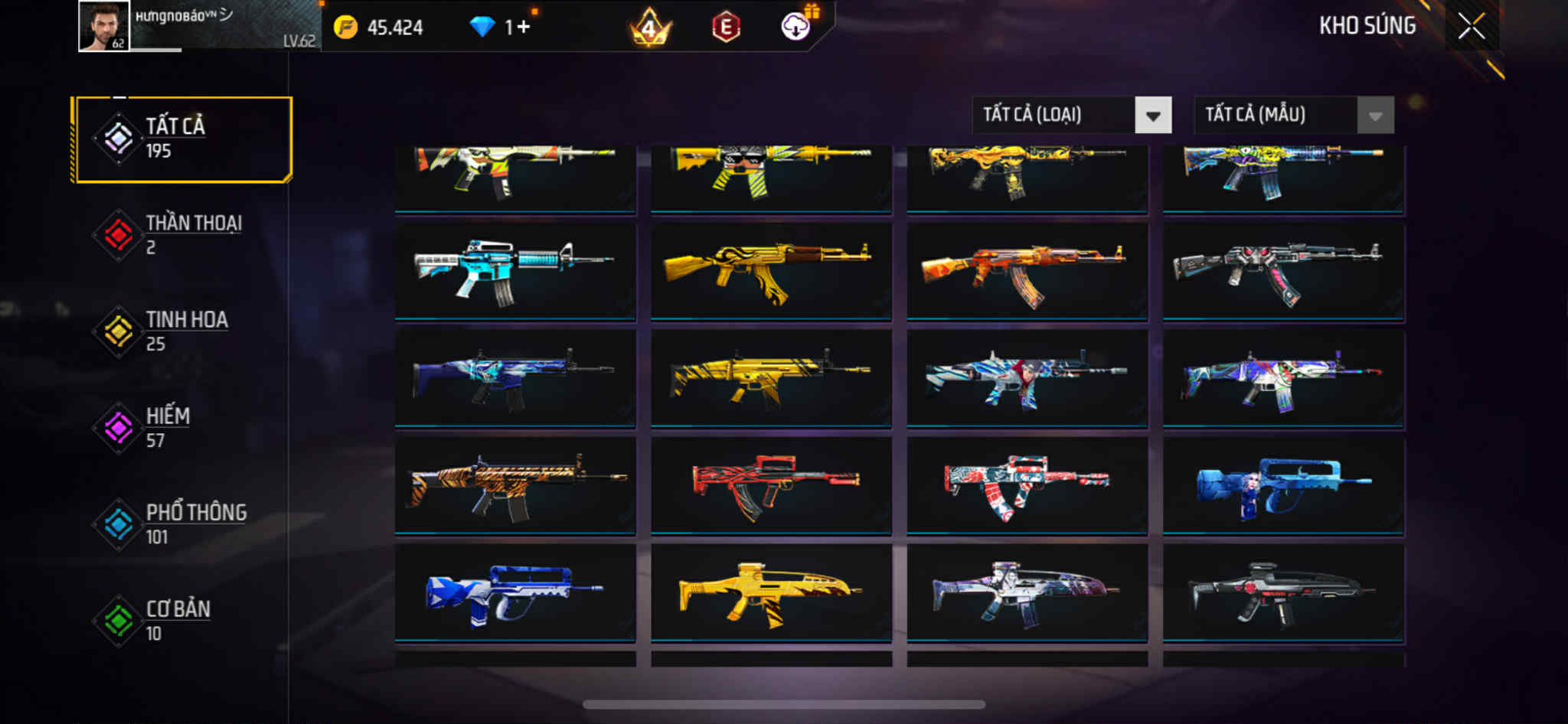Click the player avatar portrait
The width and height of the screenshot is (1568, 724).
tap(104, 27)
